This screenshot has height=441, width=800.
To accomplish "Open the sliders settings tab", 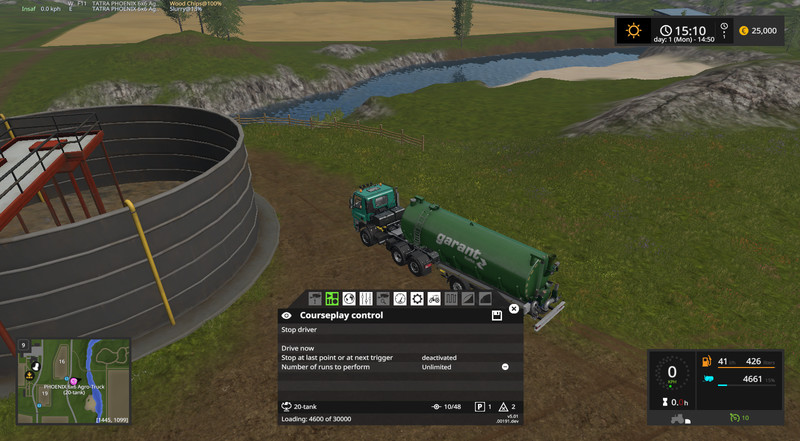I will [x=366, y=298].
